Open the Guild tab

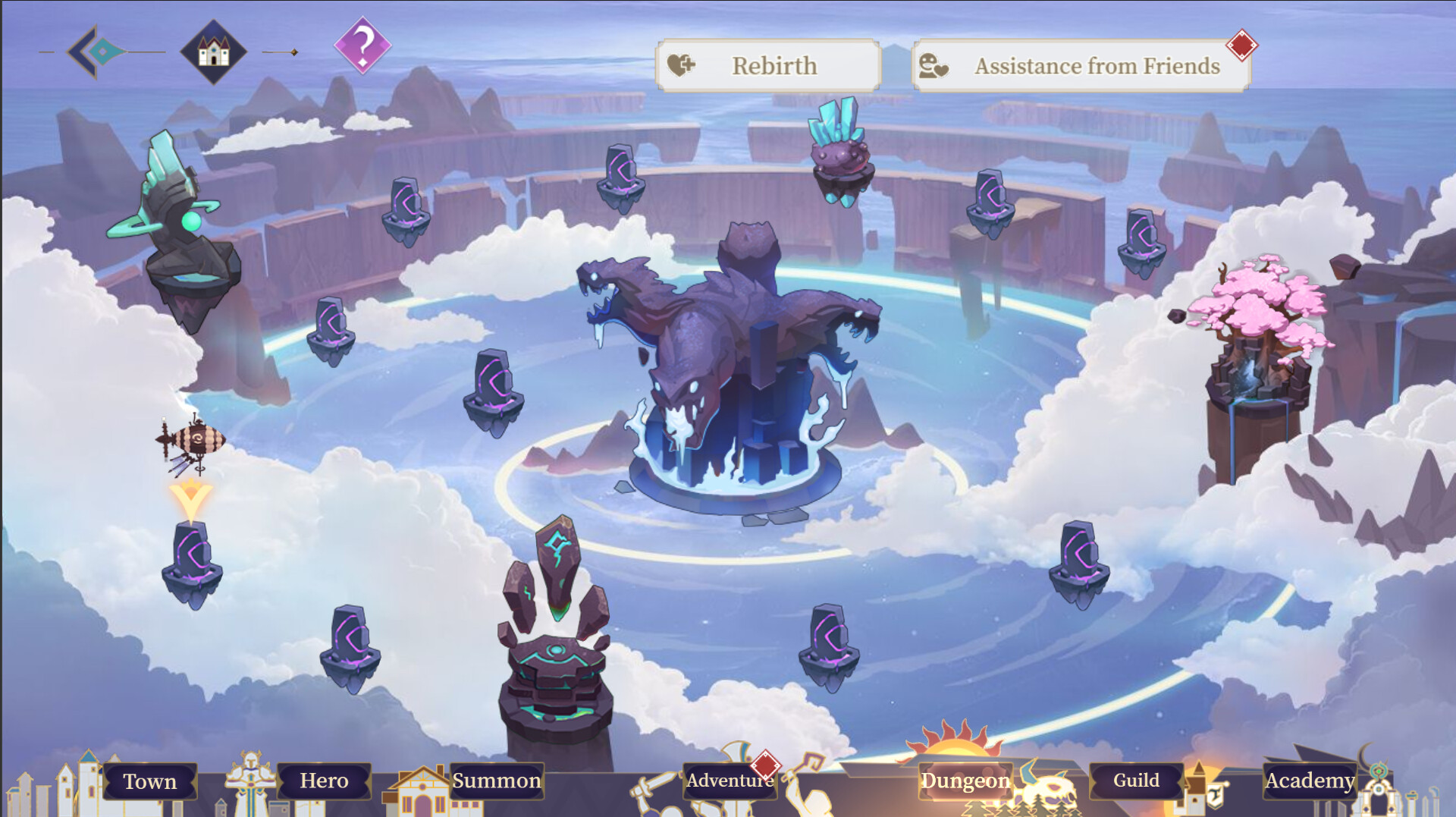point(1134,779)
